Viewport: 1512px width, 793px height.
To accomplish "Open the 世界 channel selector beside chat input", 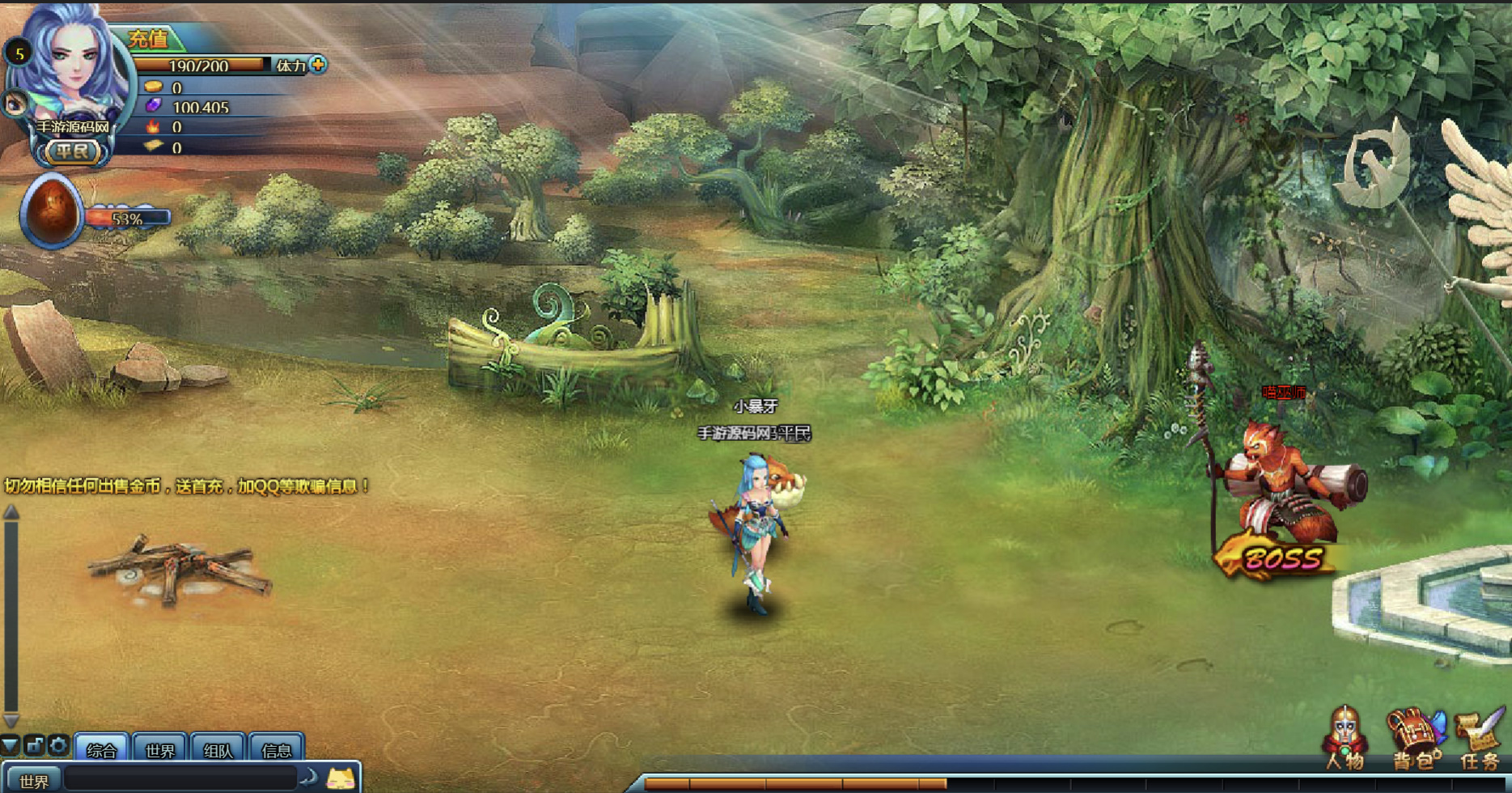I will (34, 781).
